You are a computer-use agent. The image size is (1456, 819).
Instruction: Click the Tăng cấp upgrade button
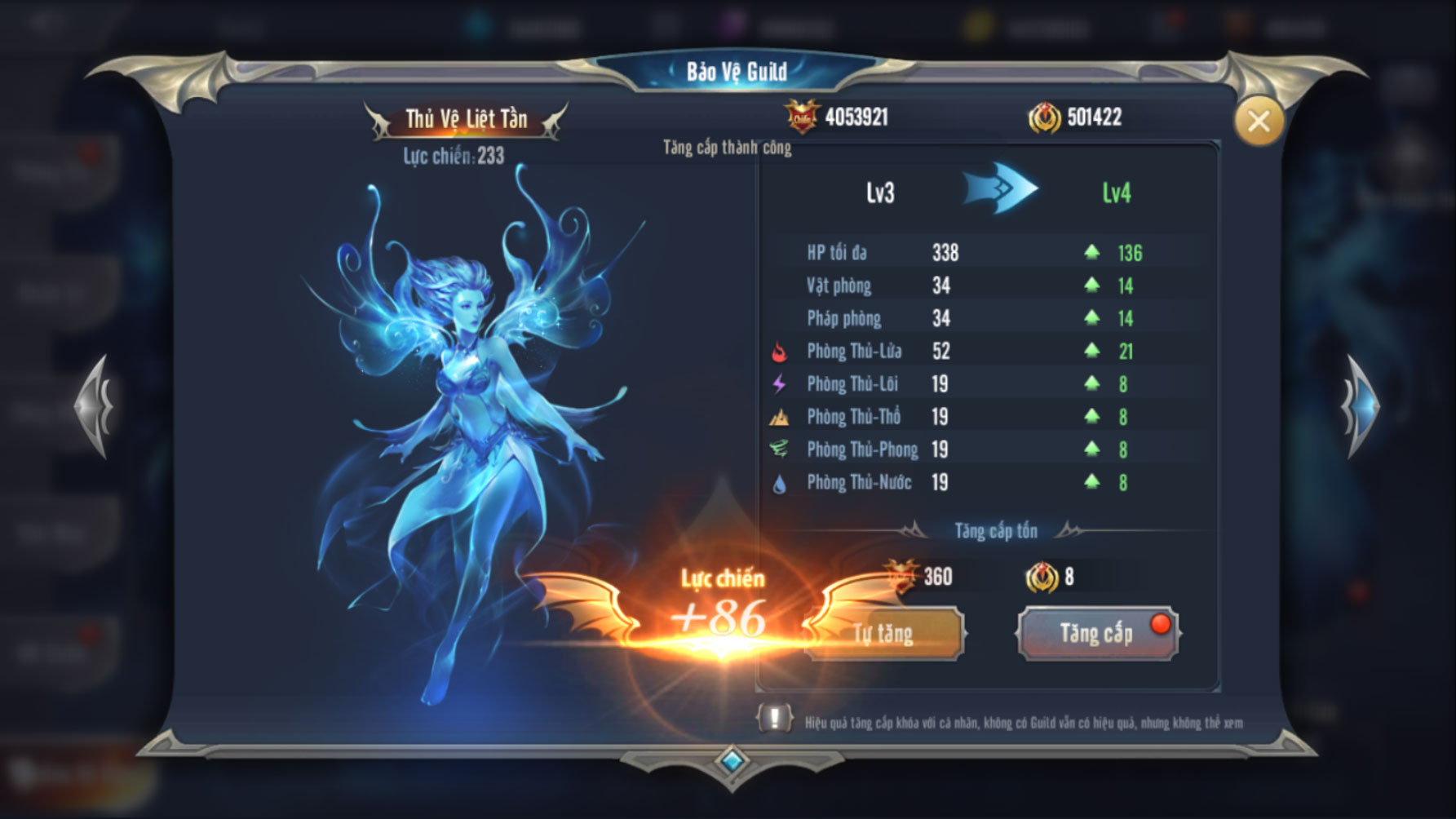(1096, 633)
